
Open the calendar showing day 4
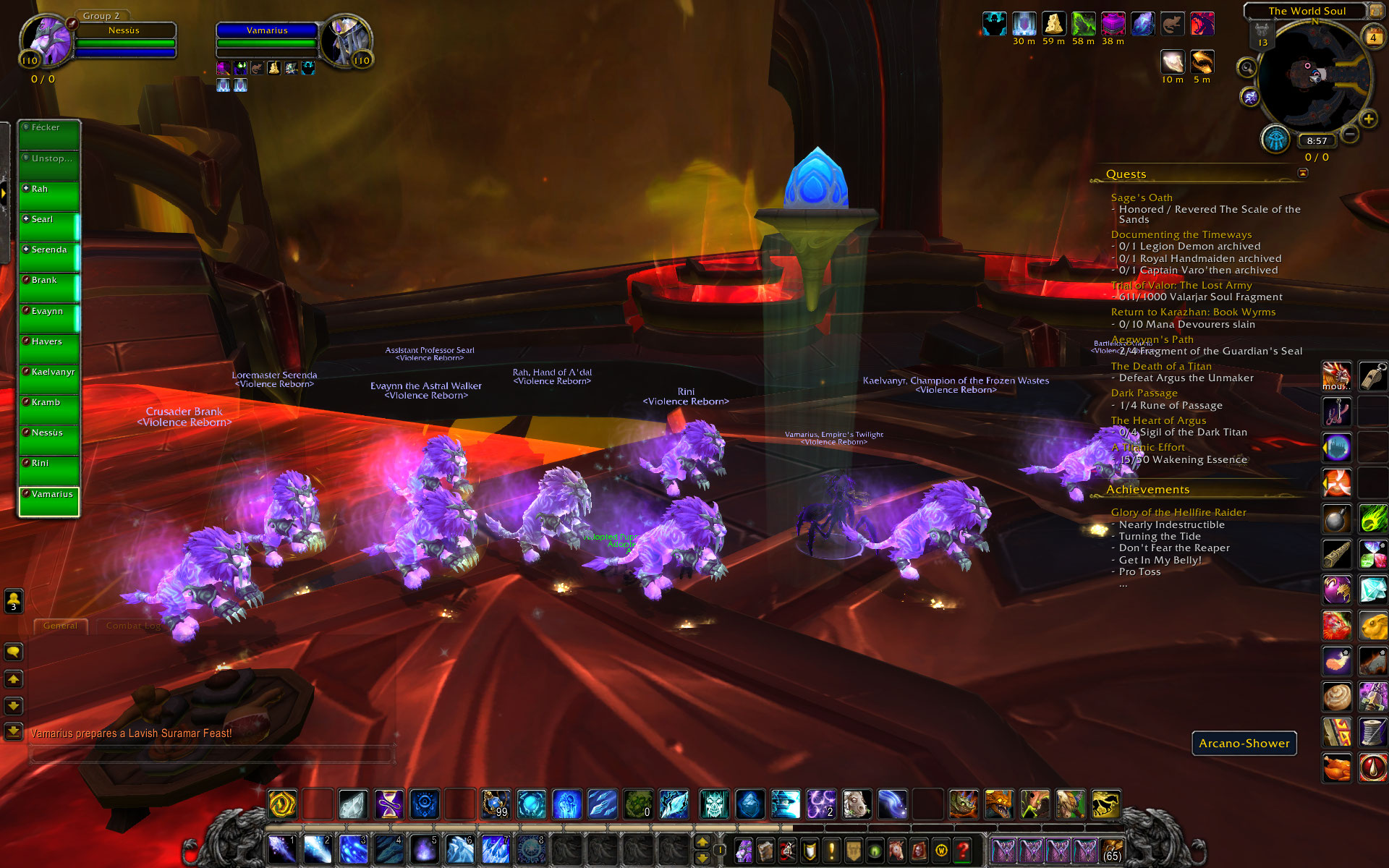[x=1372, y=38]
